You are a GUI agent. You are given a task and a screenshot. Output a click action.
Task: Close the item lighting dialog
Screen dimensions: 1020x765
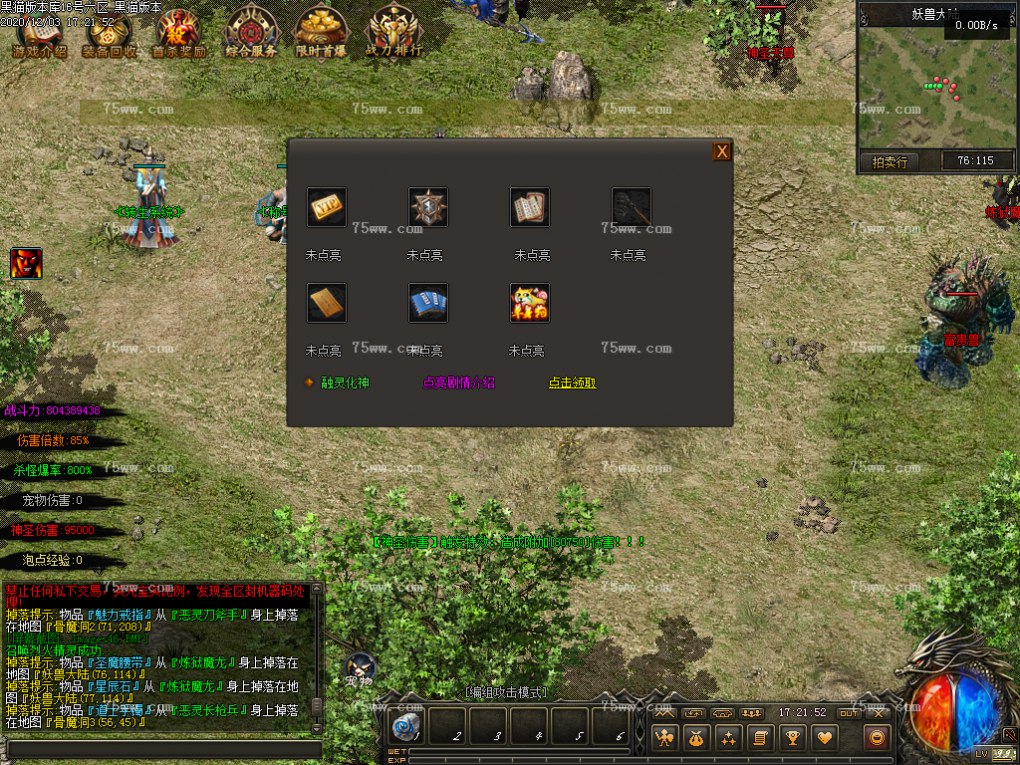tap(721, 151)
